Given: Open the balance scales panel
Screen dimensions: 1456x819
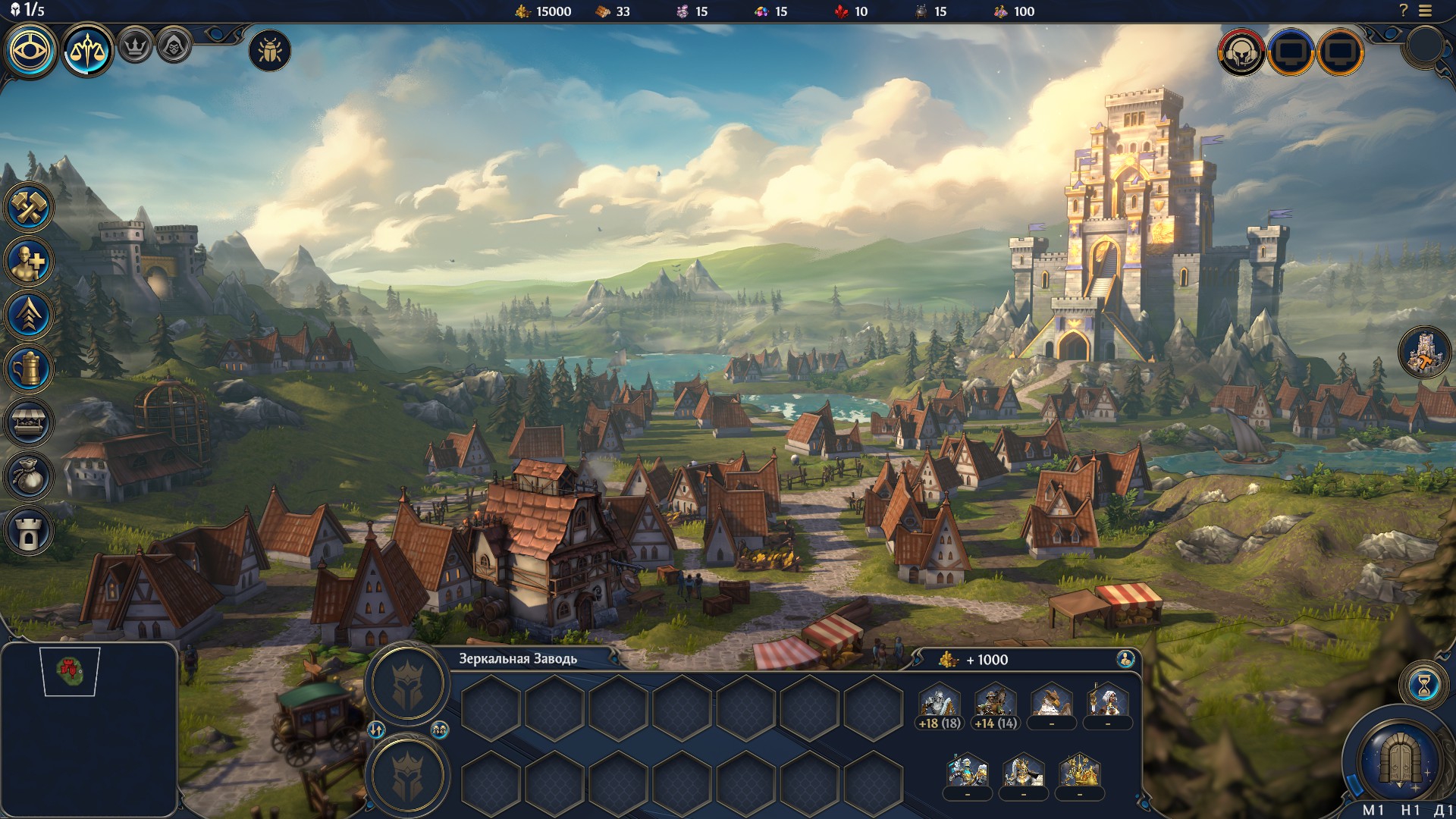Looking at the screenshot, I should [x=87, y=51].
